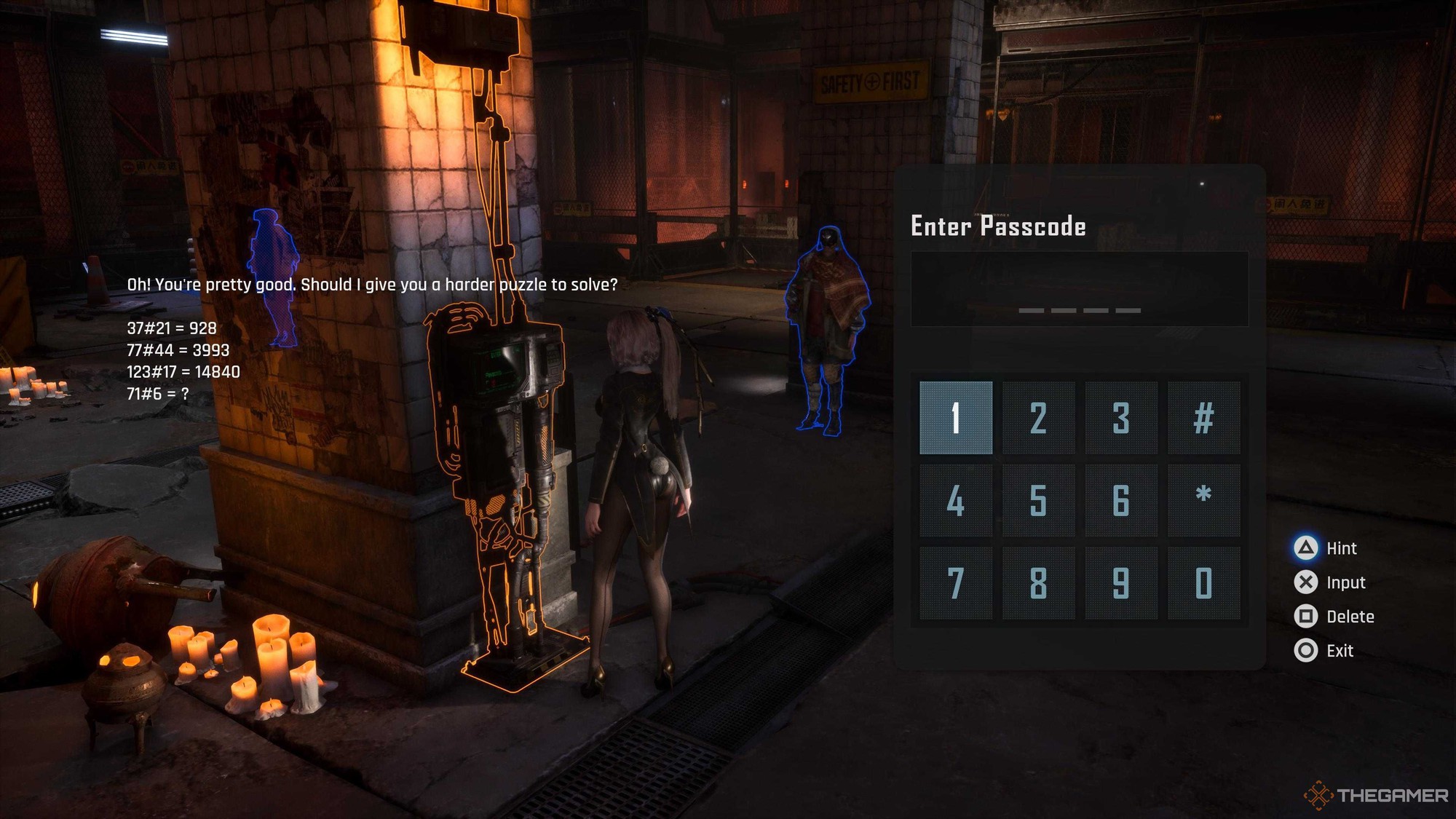Tap the 8 key on the passcode pad
Viewport: 1456px width, 819px height.
(1038, 583)
